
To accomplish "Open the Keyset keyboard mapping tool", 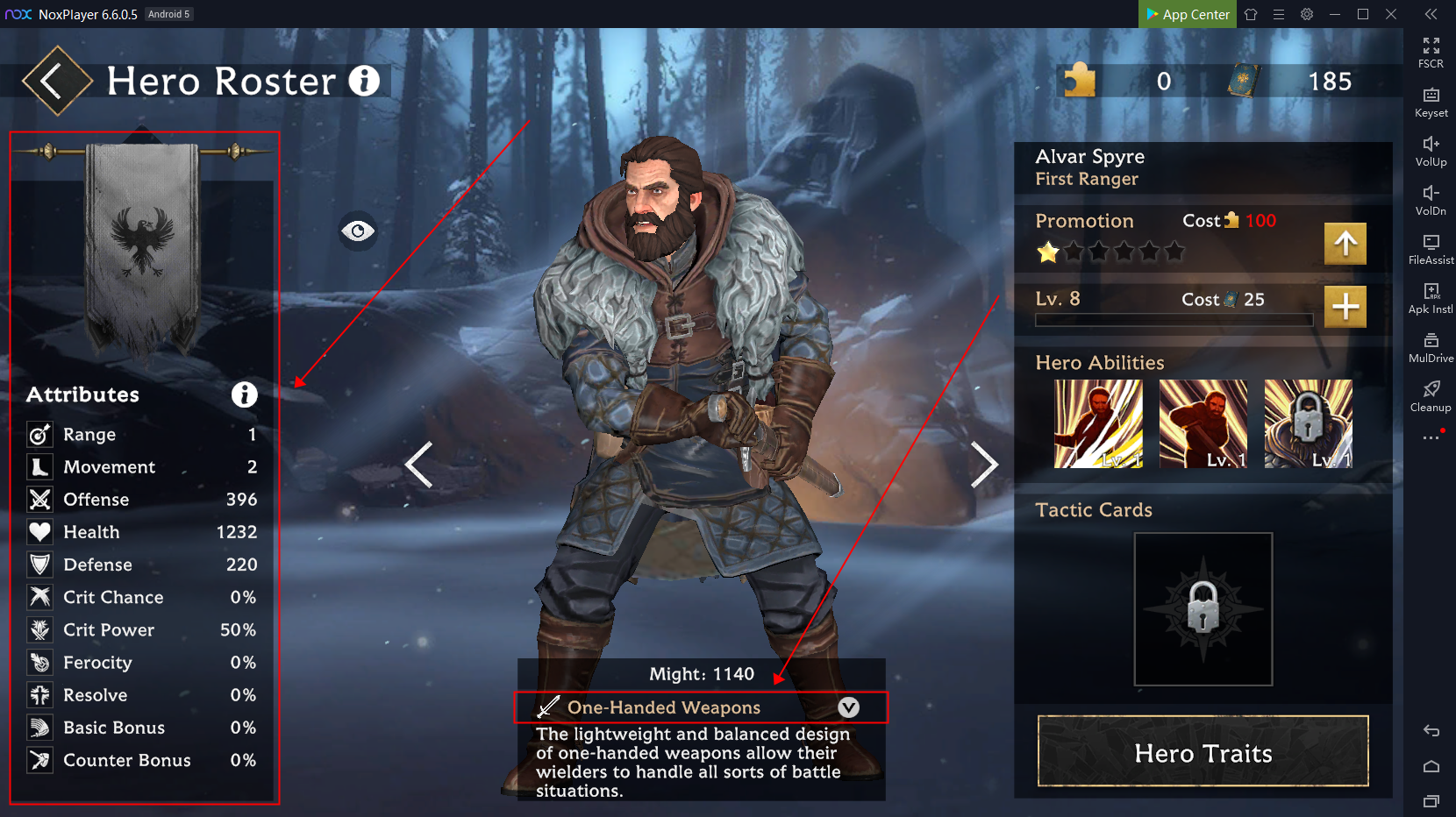I will coord(1431,102).
